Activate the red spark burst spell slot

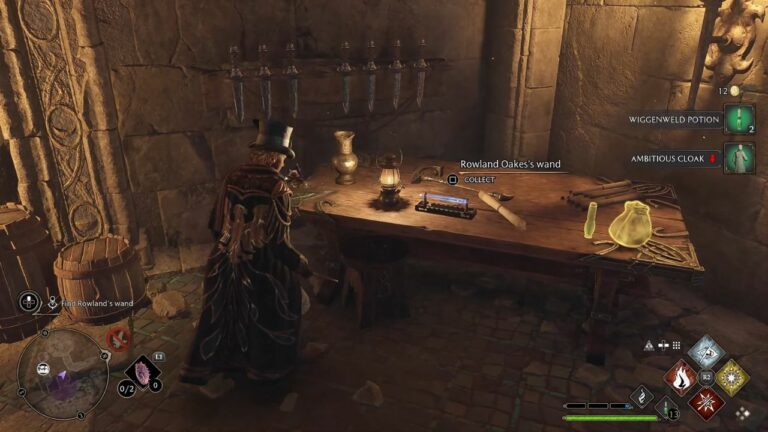[x=707, y=402]
